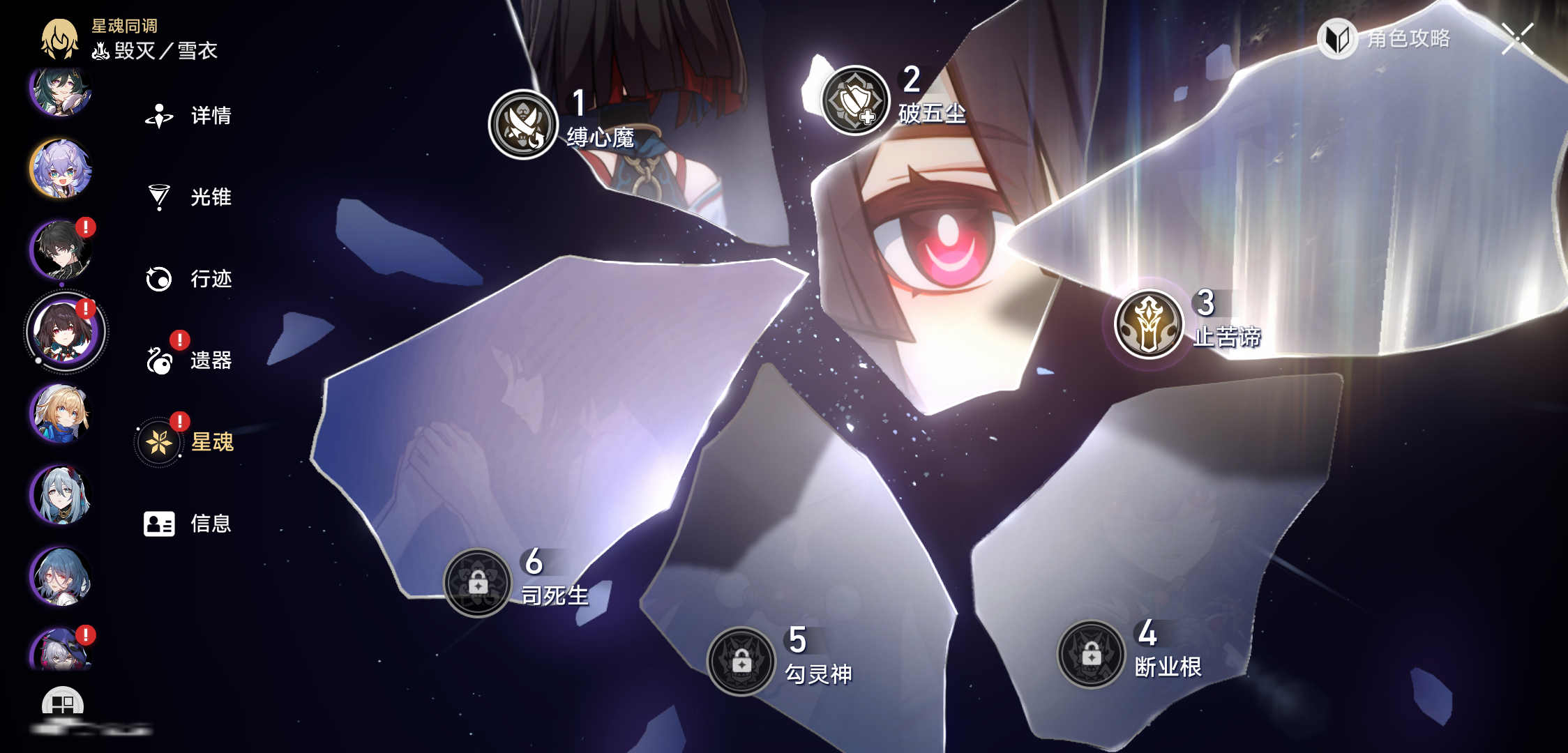
Task: Open the 行迹 traces tab
Action: (x=188, y=279)
